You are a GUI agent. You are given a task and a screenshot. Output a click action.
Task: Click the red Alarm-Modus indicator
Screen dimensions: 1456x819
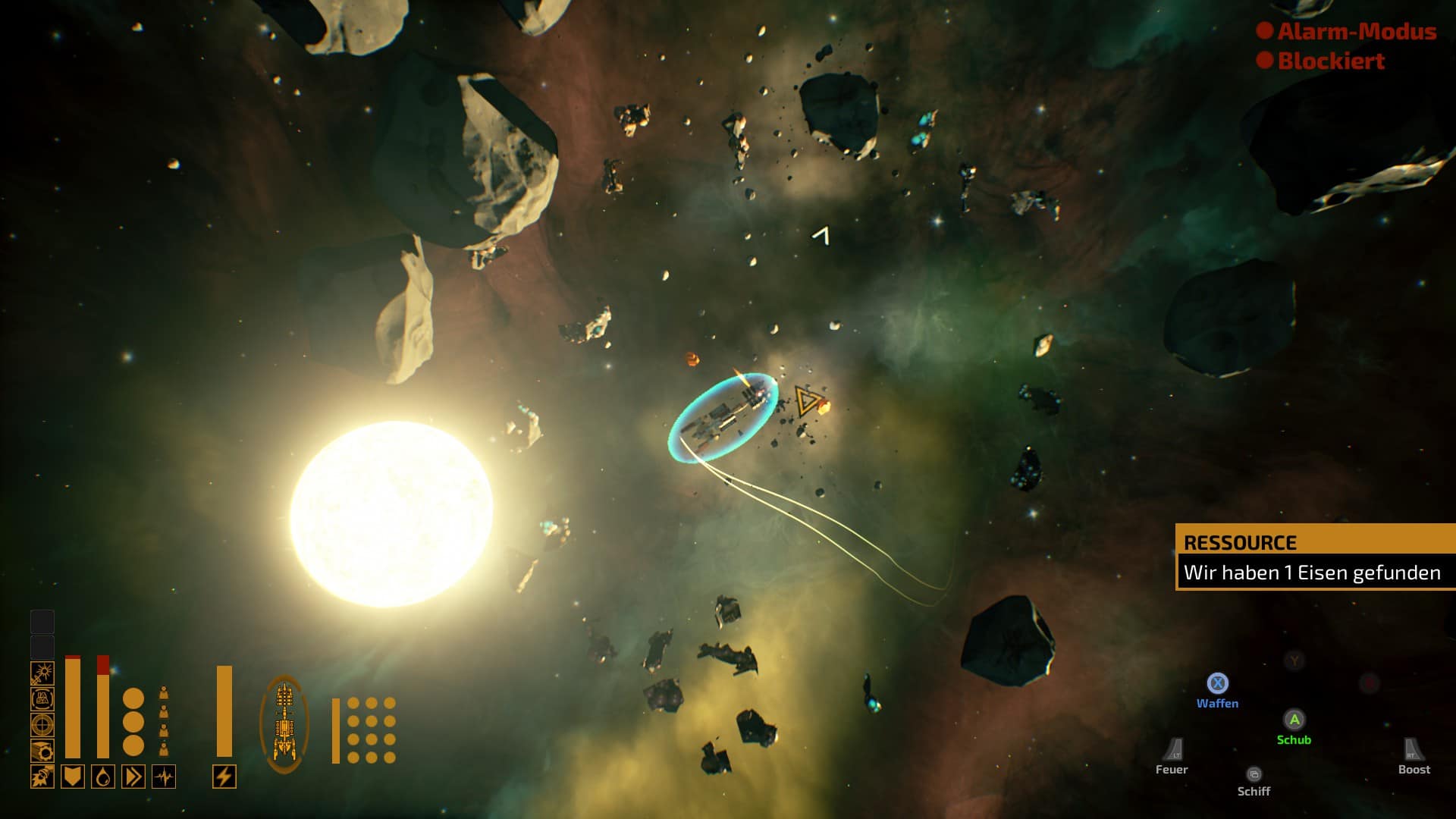(x=1347, y=31)
